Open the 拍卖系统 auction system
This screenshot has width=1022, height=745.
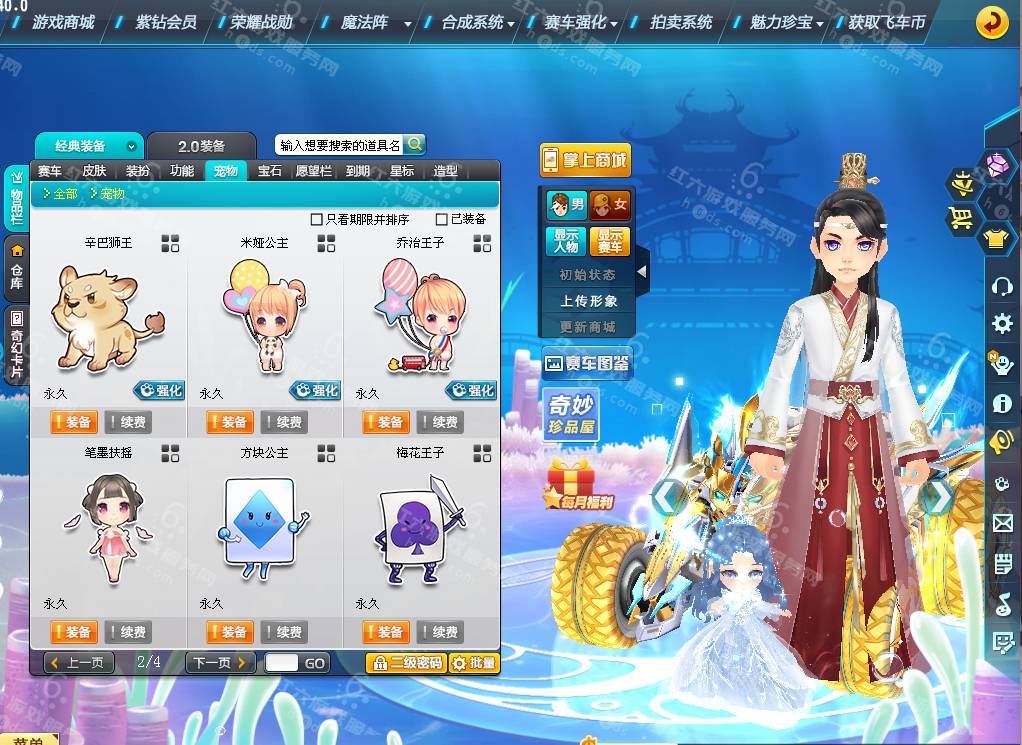[x=681, y=21]
